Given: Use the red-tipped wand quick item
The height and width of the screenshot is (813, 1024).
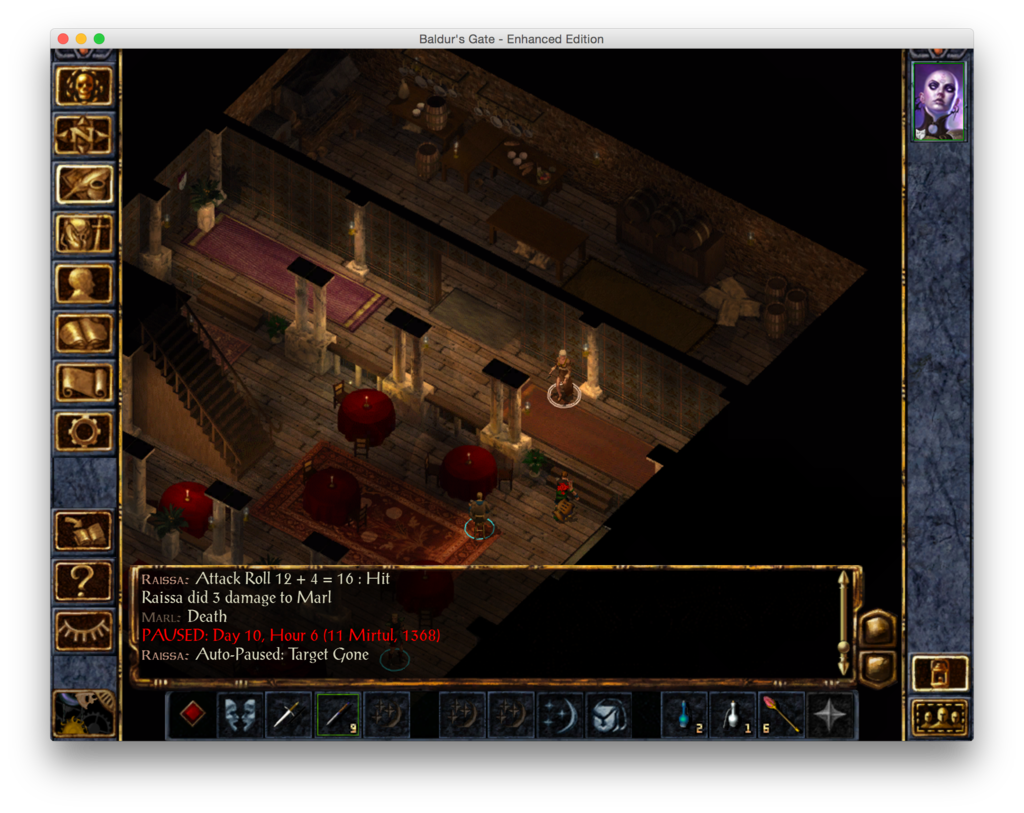Looking at the screenshot, I should 781,715.
